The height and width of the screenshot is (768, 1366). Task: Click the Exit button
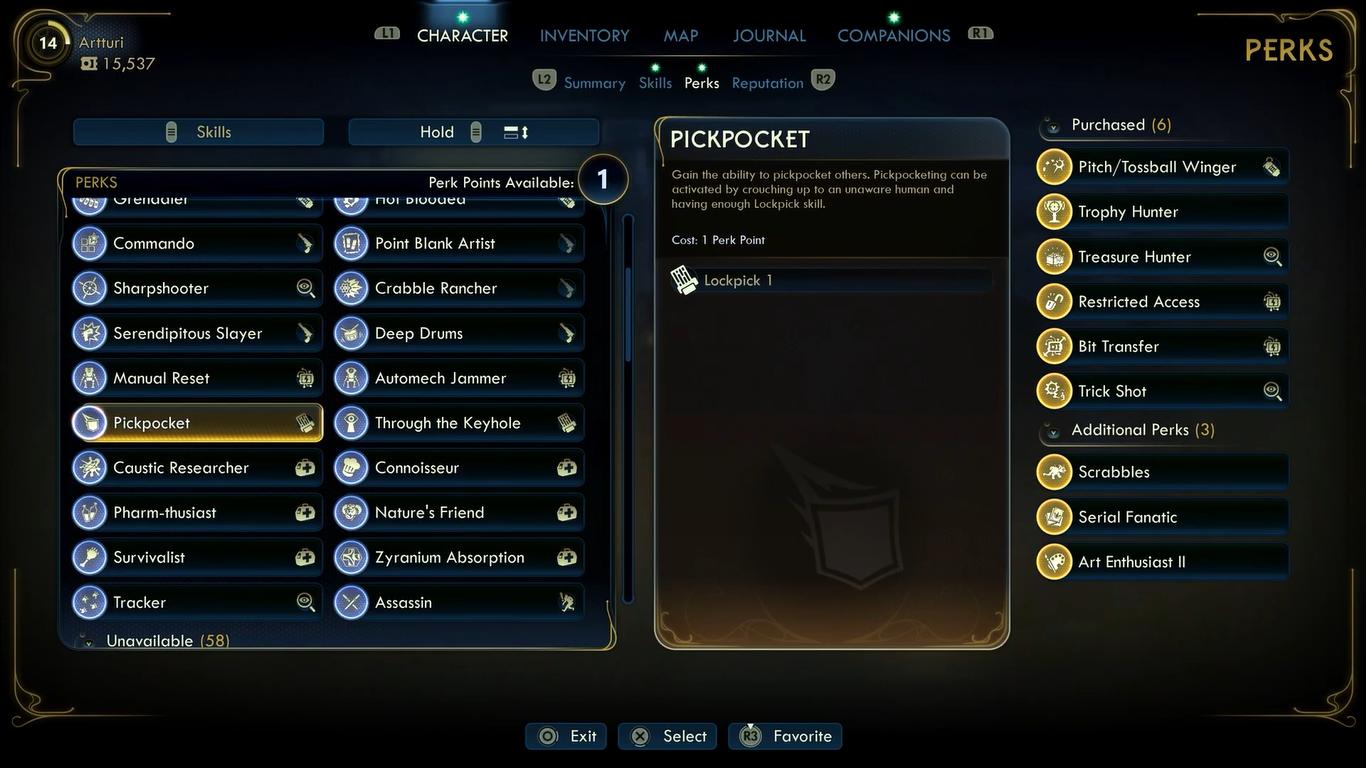(x=568, y=736)
